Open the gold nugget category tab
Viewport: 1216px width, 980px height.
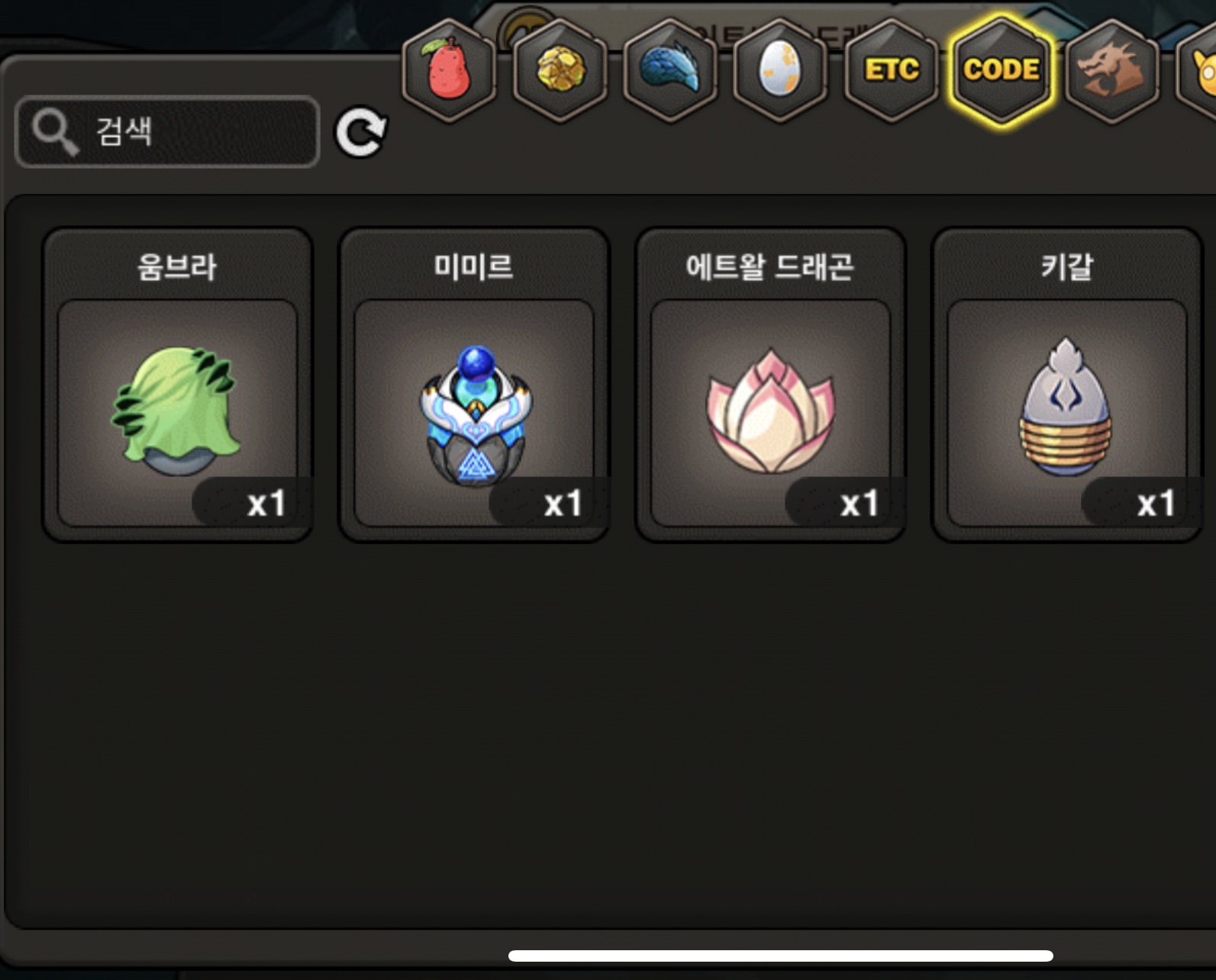560,70
